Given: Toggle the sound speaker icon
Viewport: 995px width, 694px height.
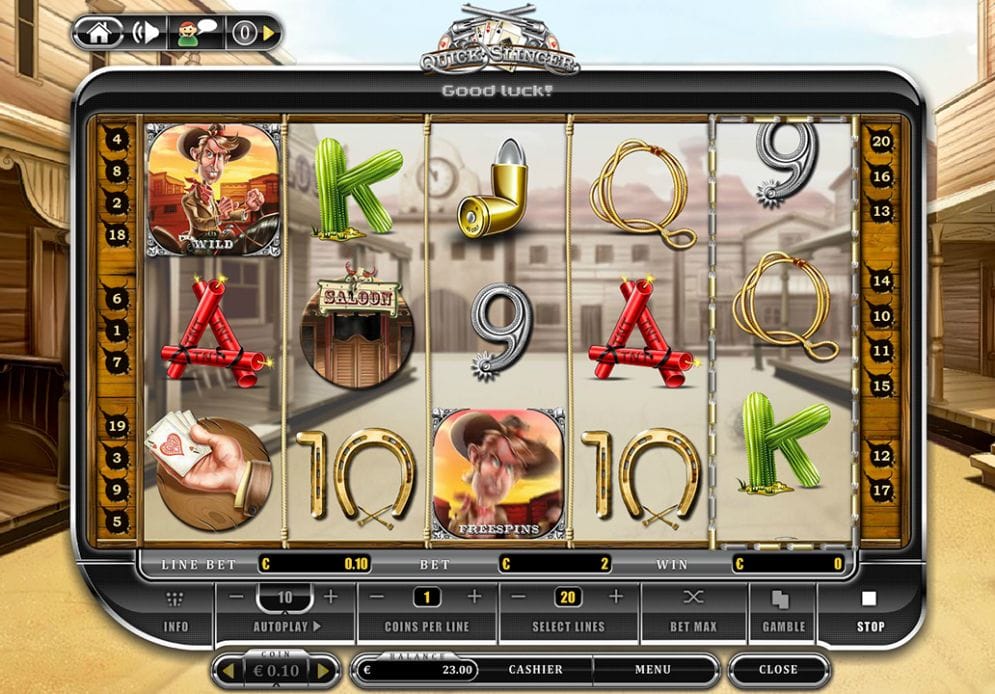Looking at the screenshot, I should pyautogui.click(x=146, y=32).
